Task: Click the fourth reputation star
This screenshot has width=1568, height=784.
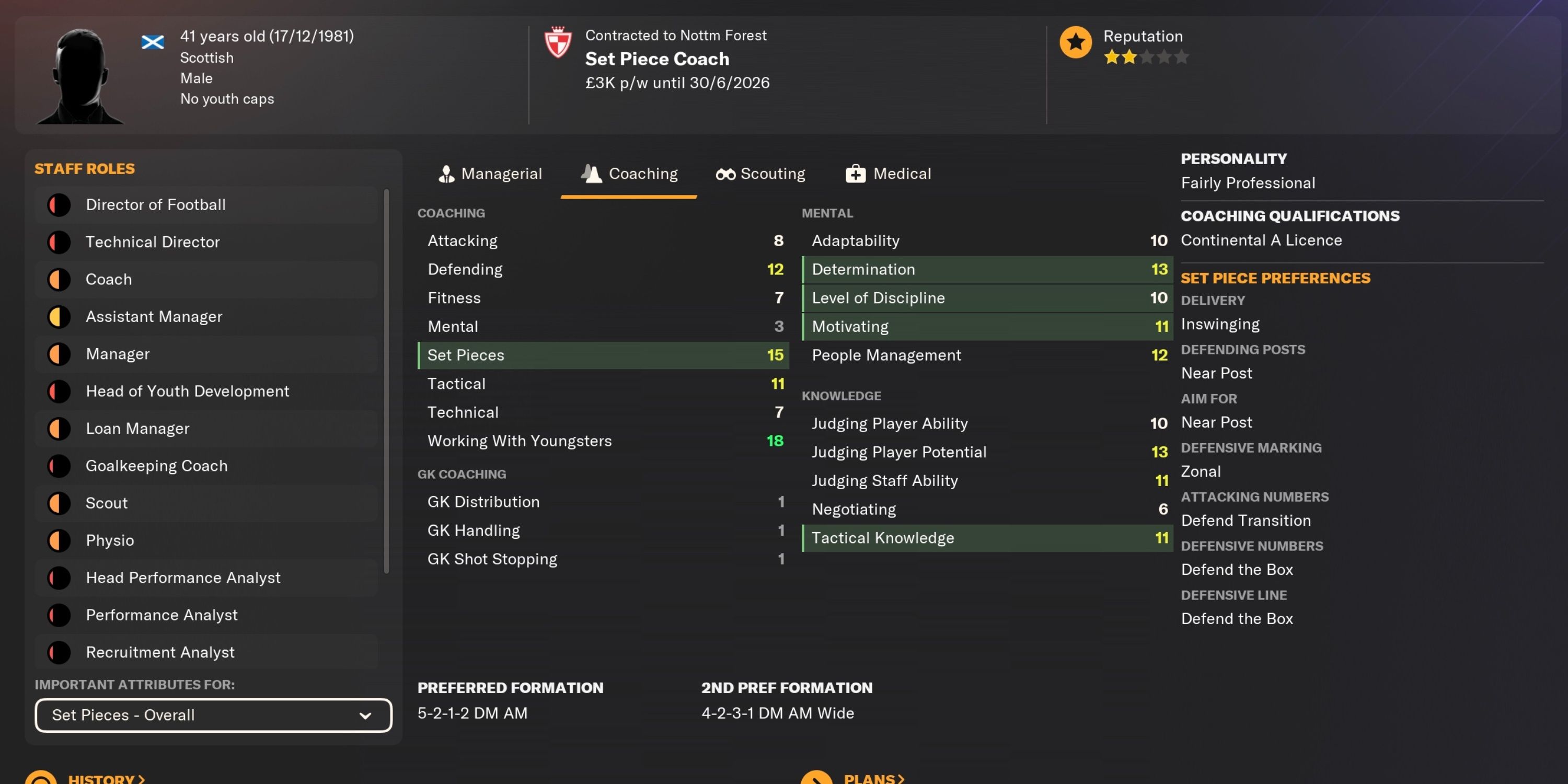Action: tap(1165, 56)
